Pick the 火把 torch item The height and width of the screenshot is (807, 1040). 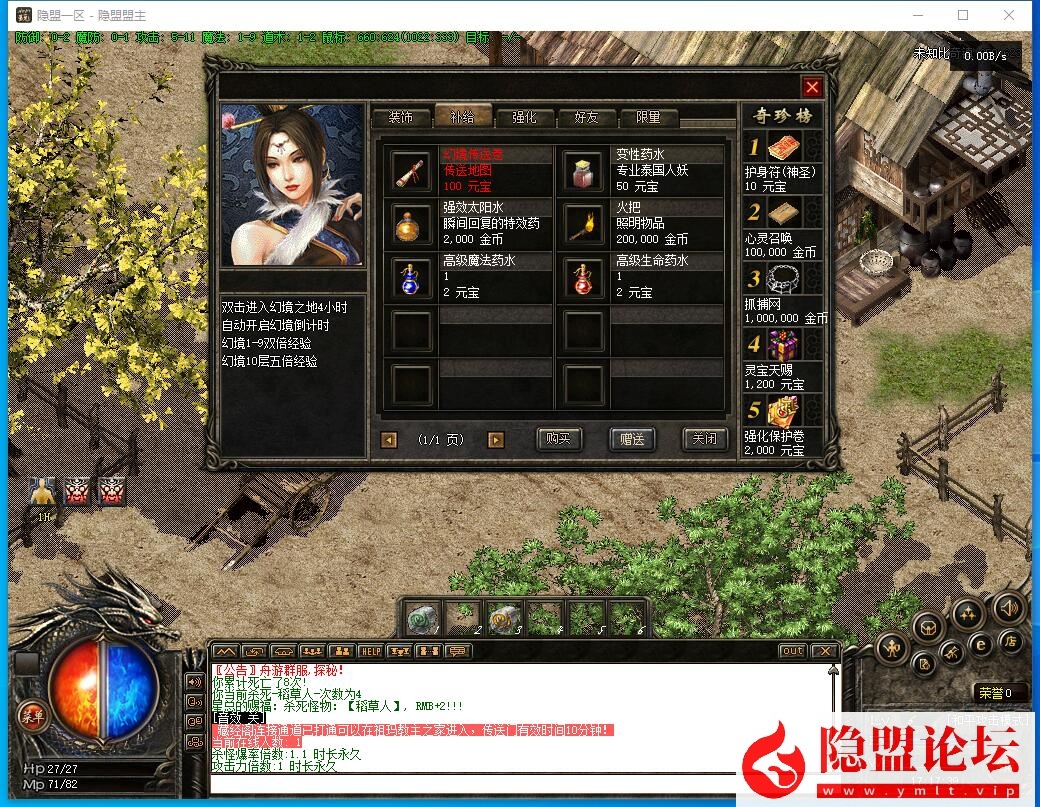(583, 224)
